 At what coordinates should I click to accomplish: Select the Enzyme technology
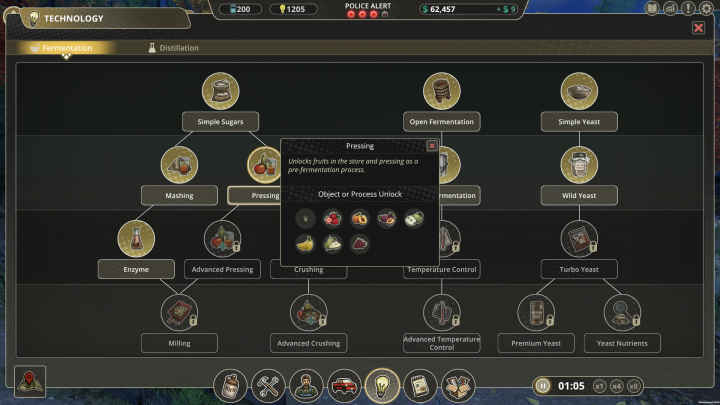tap(135, 268)
